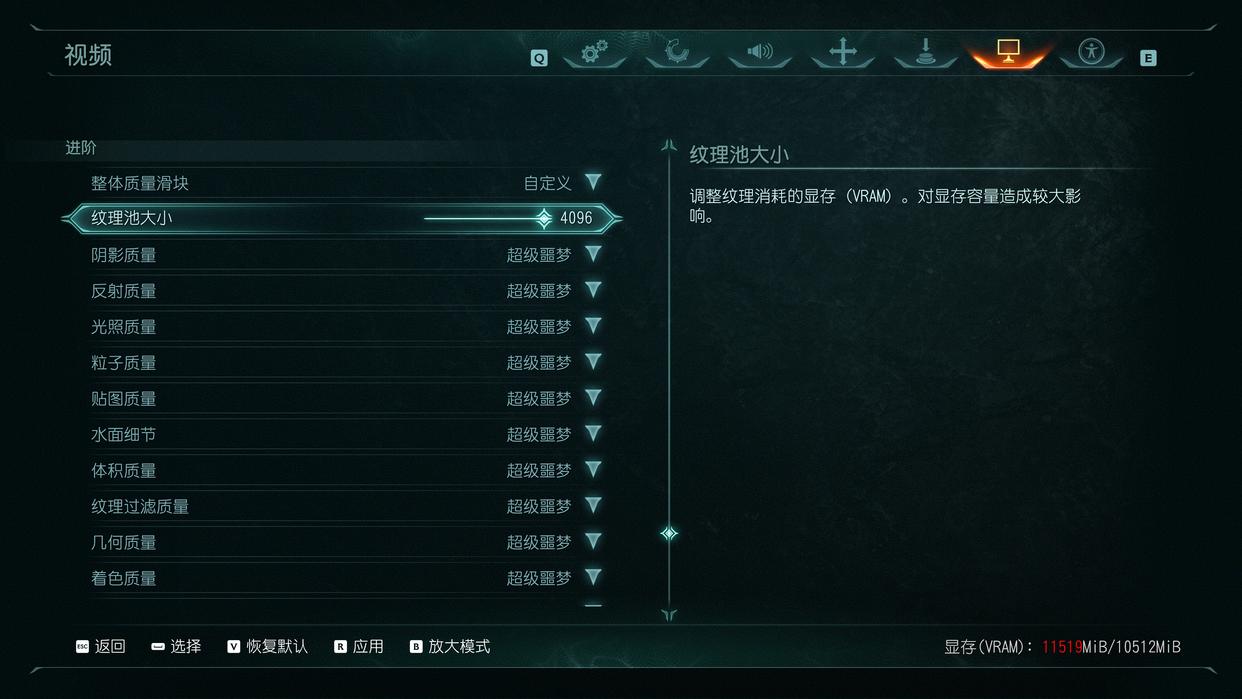The width and height of the screenshot is (1242, 699).
Task: Open the four-arrow movement controls tab
Action: (843, 52)
